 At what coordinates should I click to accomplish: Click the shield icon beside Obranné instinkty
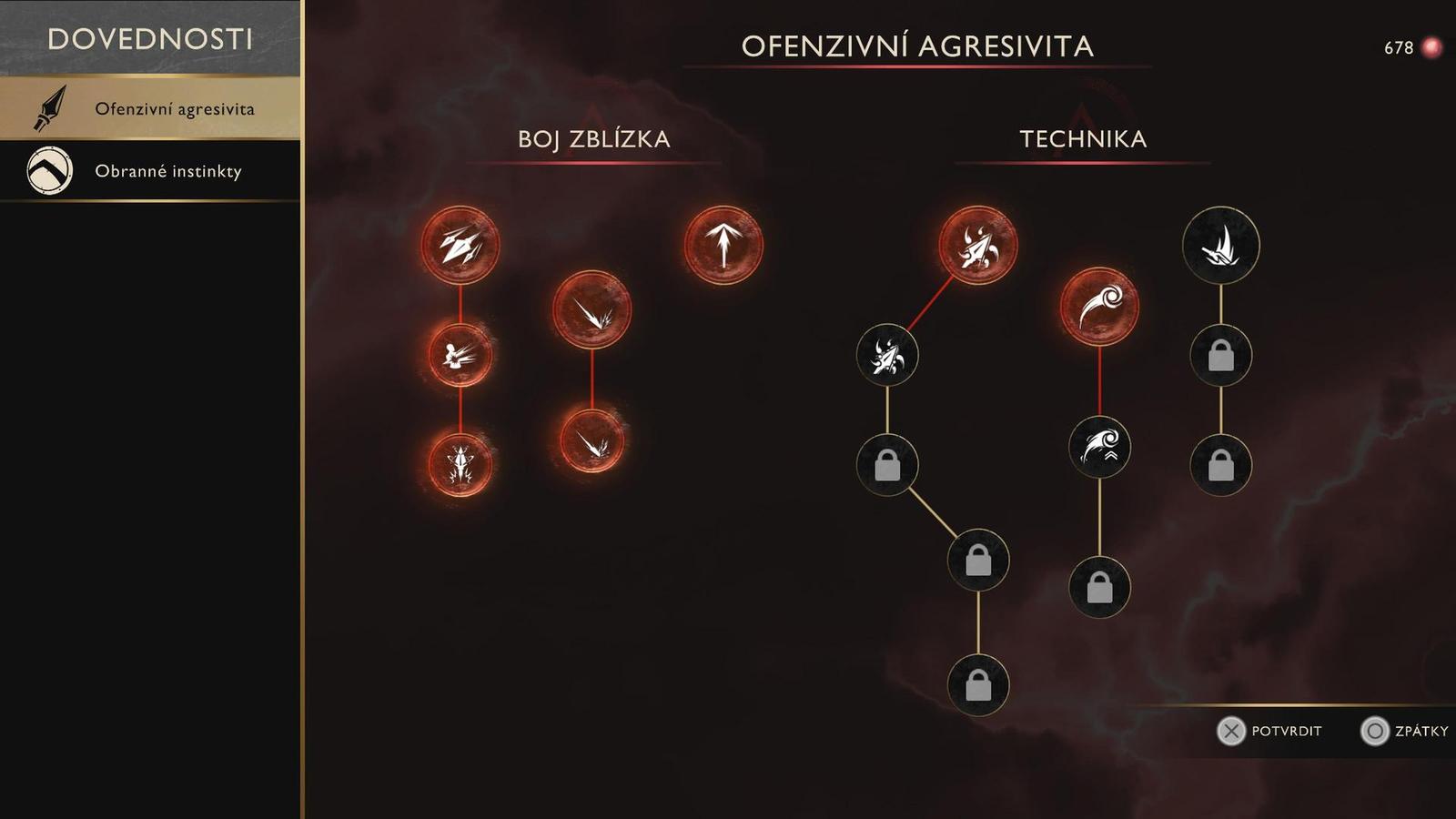click(50, 169)
